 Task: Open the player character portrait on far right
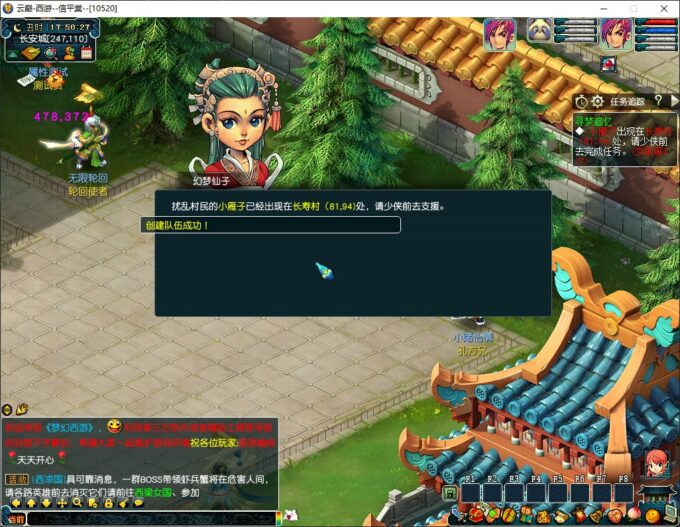(615, 34)
